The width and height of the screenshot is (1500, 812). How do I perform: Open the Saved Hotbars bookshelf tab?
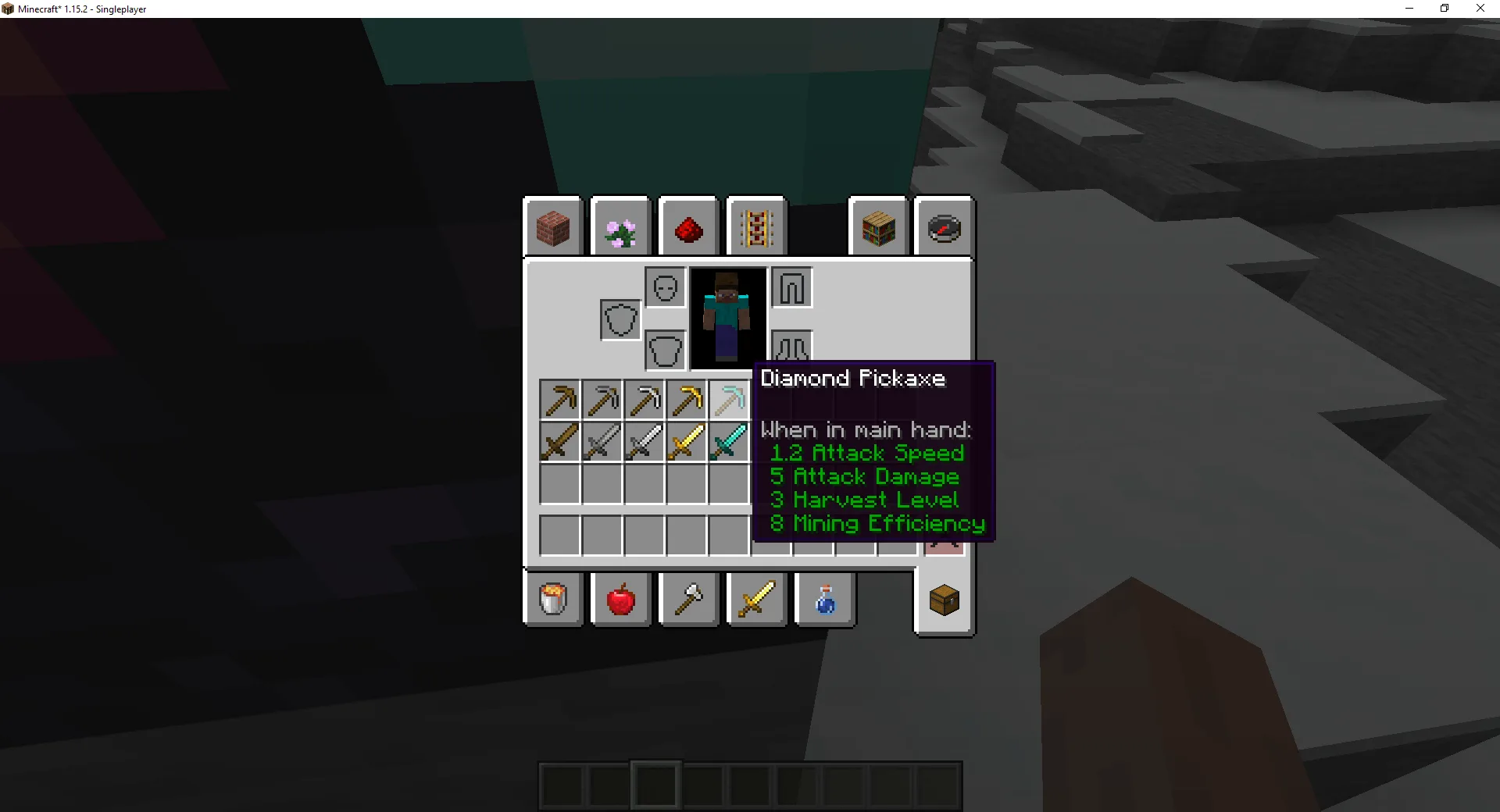coord(878,227)
